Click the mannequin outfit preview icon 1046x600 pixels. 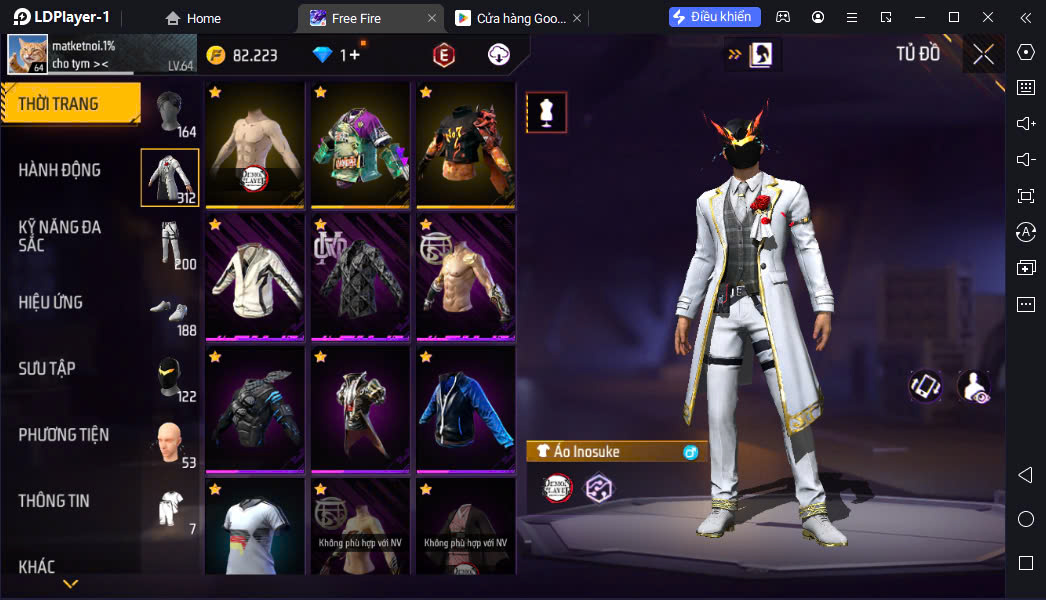(x=546, y=112)
